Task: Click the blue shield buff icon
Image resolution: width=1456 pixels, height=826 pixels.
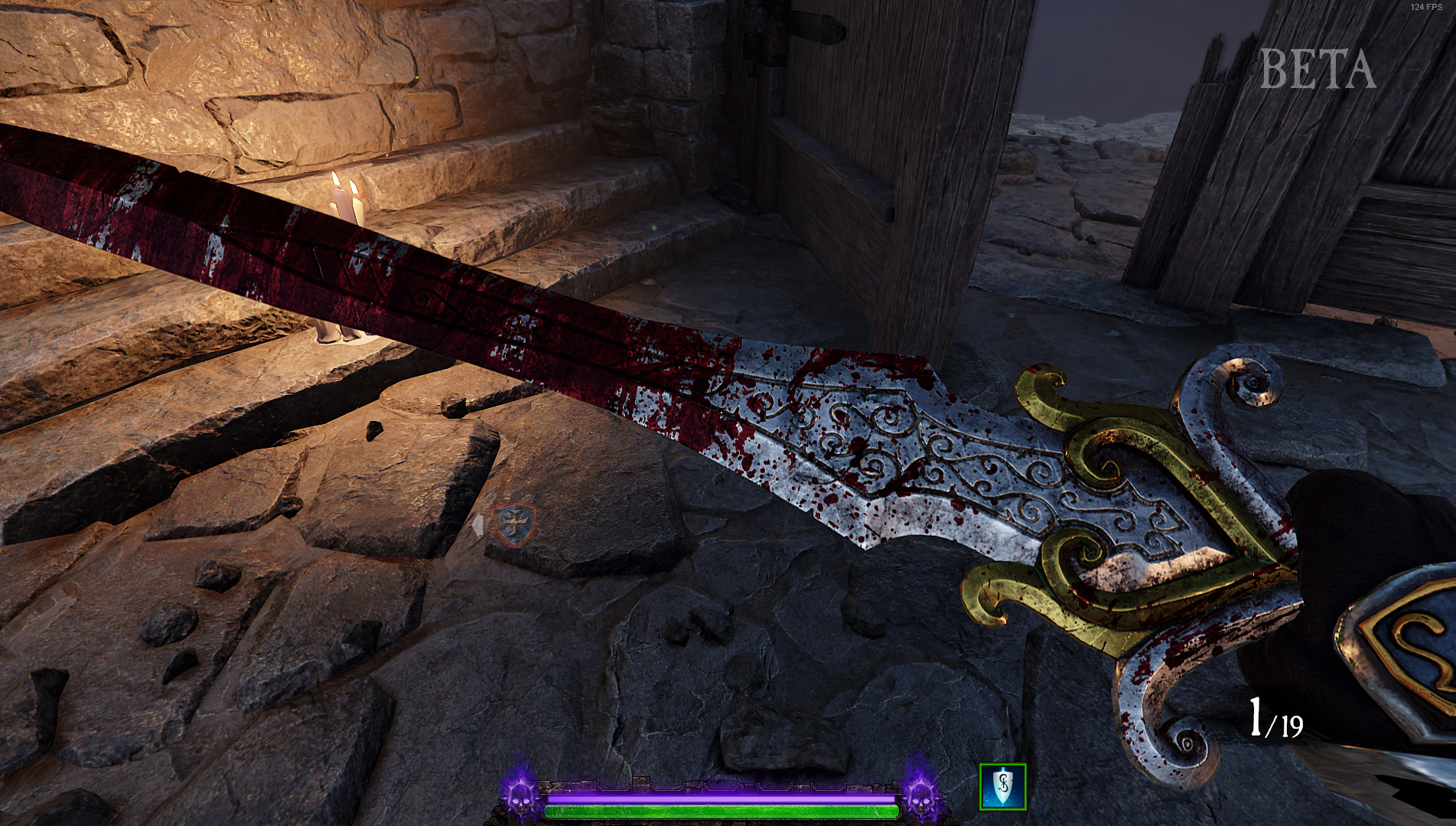Action: tap(1002, 786)
